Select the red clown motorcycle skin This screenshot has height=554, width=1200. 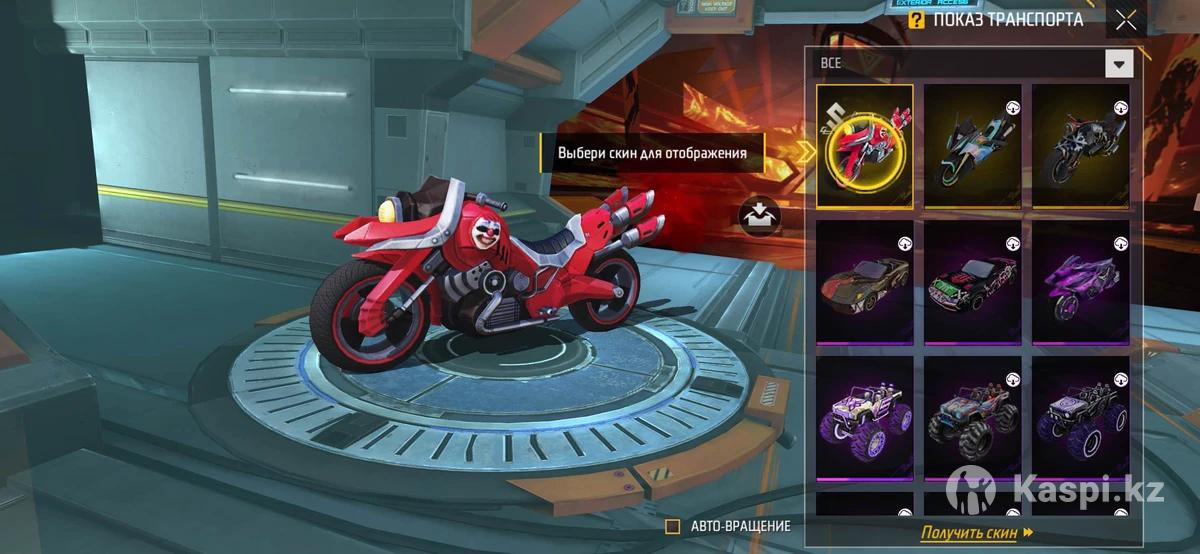(x=865, y=146)
